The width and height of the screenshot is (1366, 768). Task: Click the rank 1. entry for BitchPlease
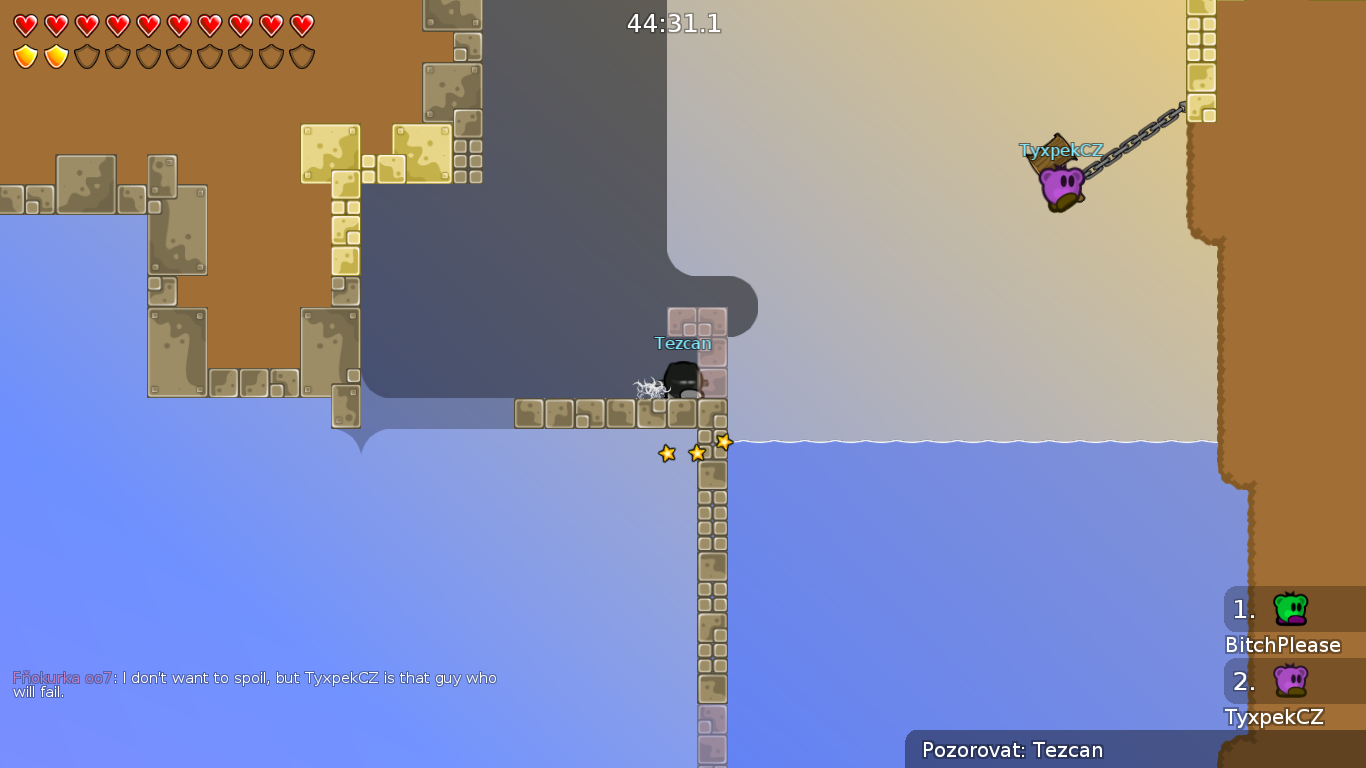(x=1243, y=608)
